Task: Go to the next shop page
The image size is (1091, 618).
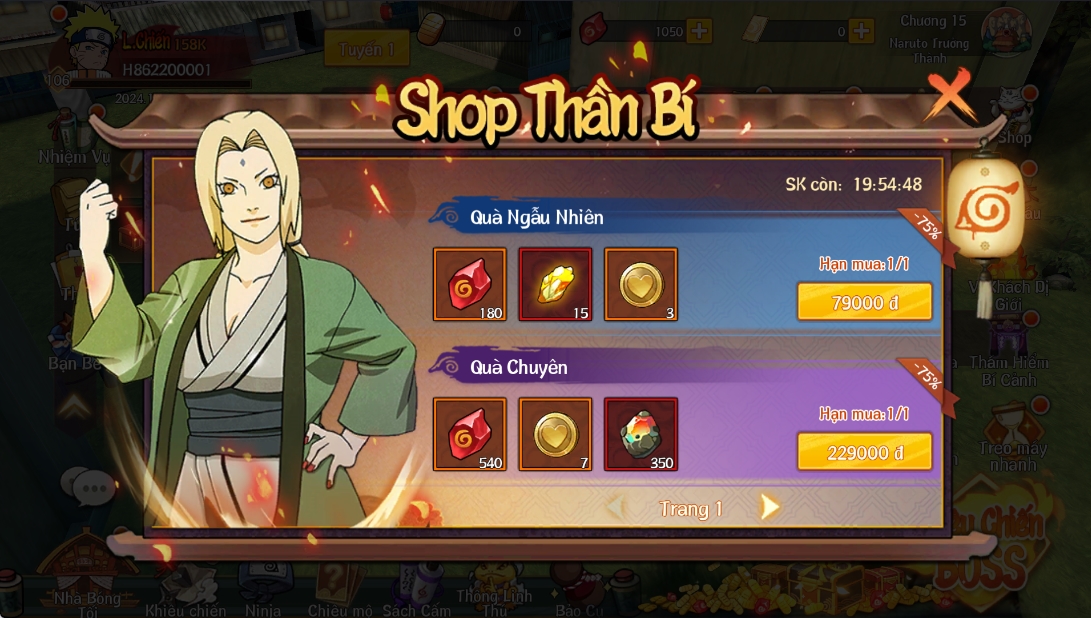Action: pos(769,508)
